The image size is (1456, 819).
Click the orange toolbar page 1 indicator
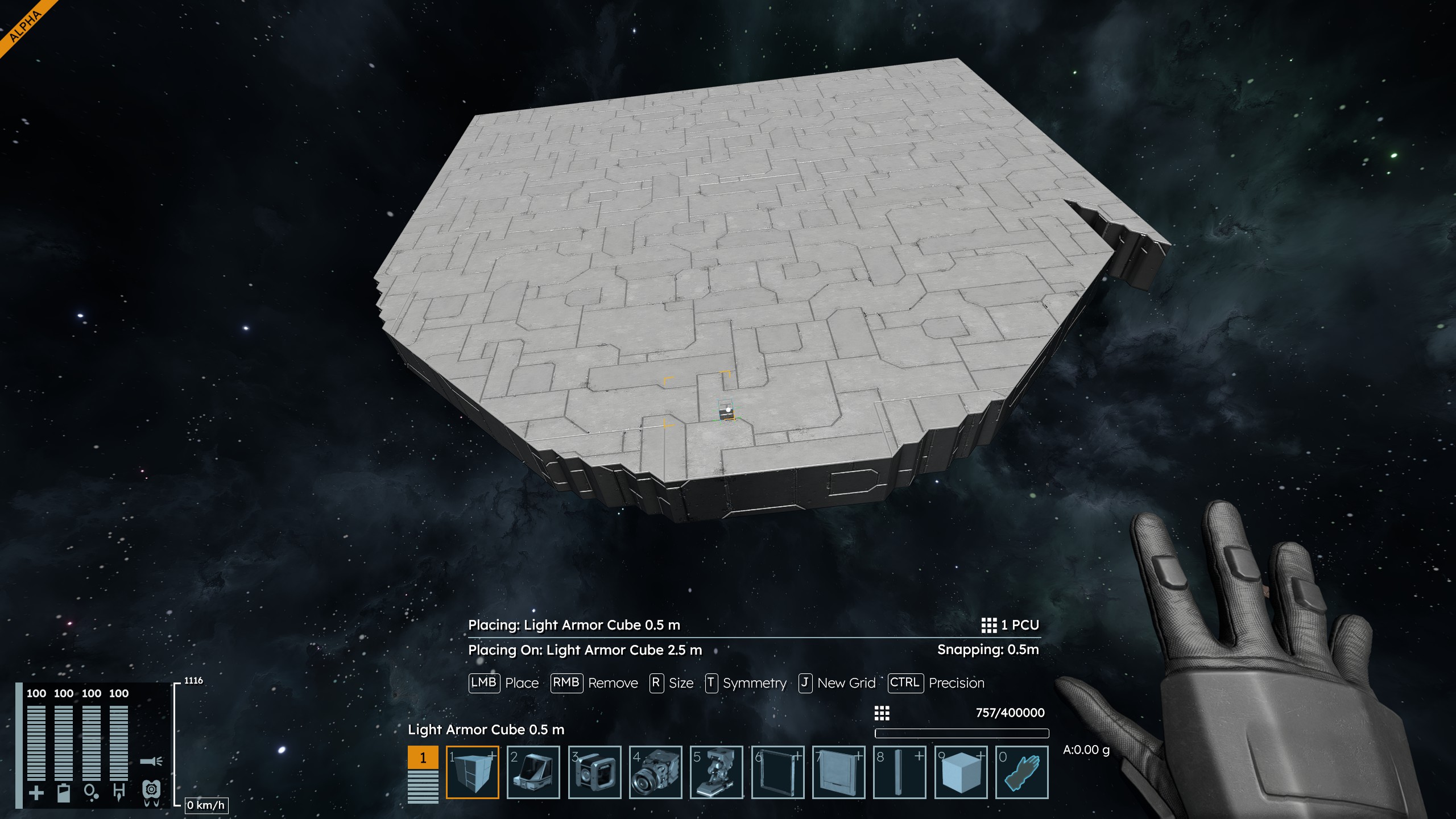pos(423,758)
